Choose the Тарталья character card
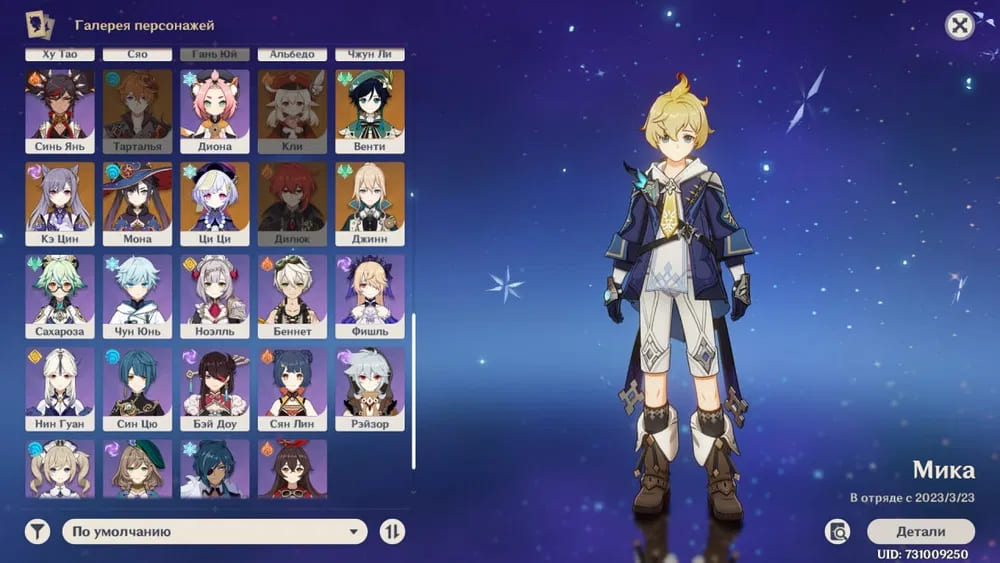 [x=137, y=110]
